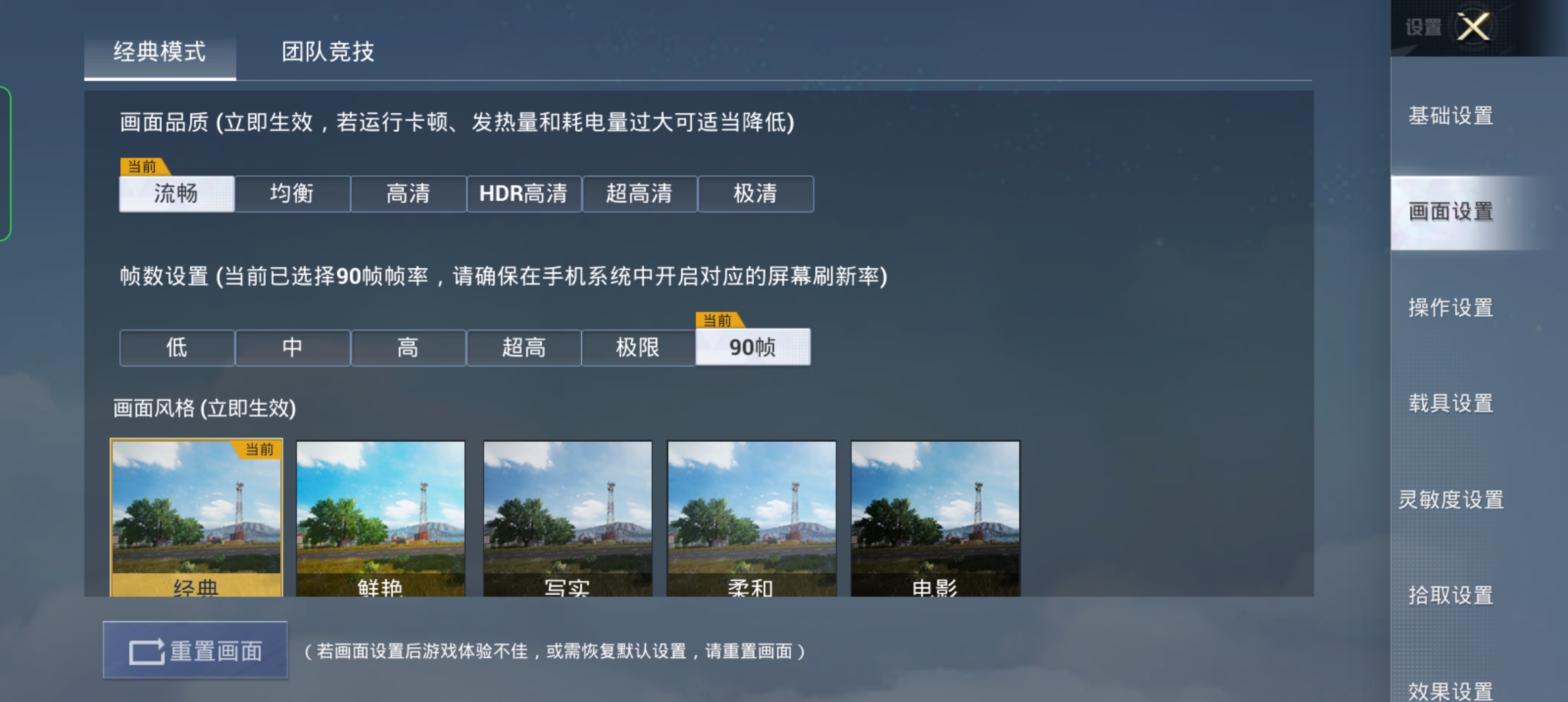Select 均衡 quality option
The width and height of the screenshot is (1568, 702).
pos(293,194)
